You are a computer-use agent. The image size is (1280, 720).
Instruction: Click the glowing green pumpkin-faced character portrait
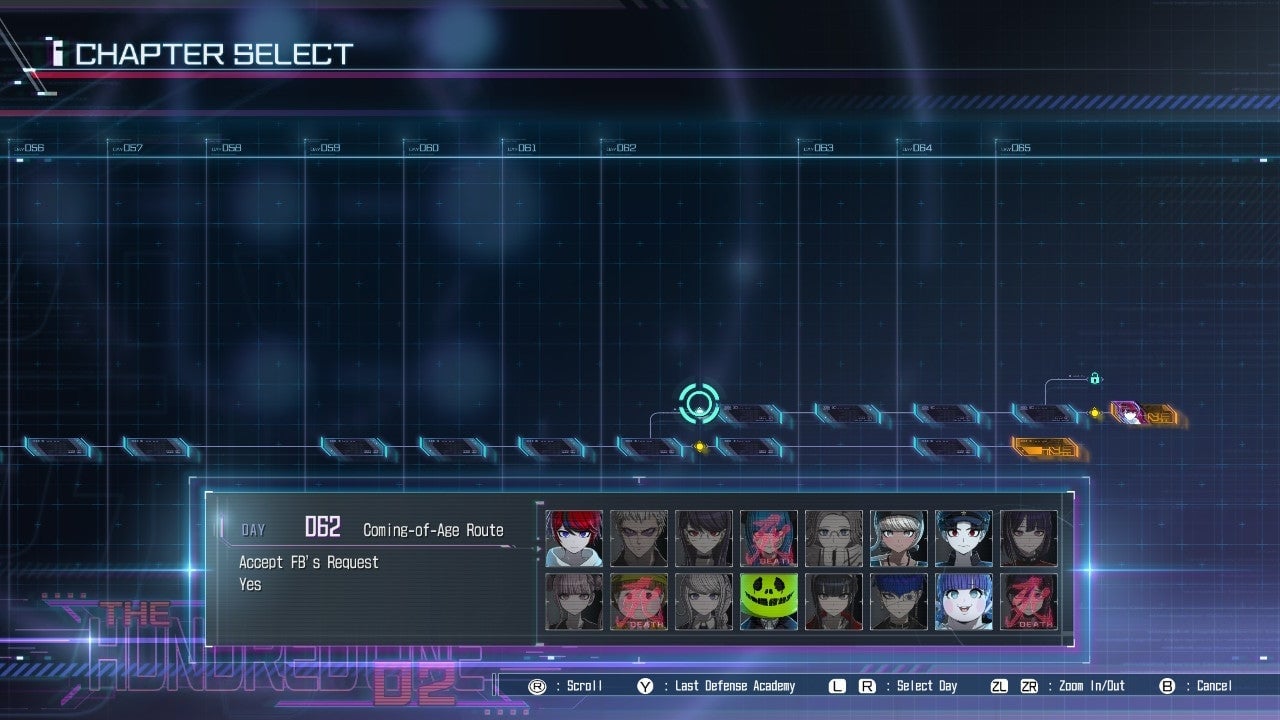pos(769,600)
